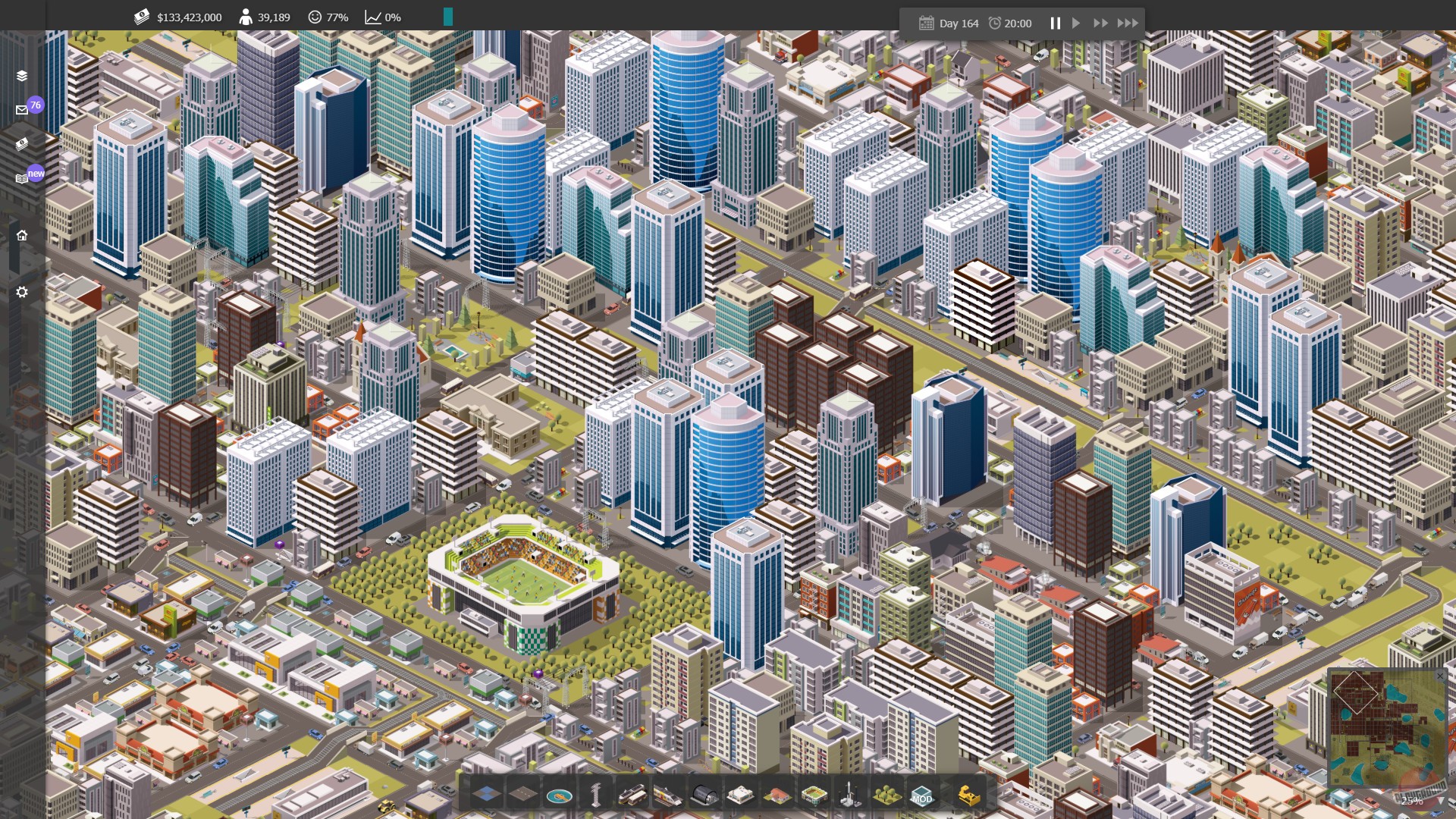
Task: Close the minimap in the corner
Action: pos(1440,676)
